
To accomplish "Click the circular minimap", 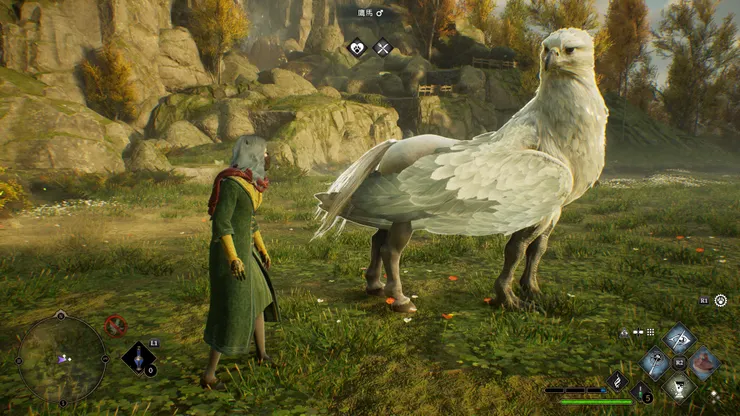I will (x=62, y=358).
